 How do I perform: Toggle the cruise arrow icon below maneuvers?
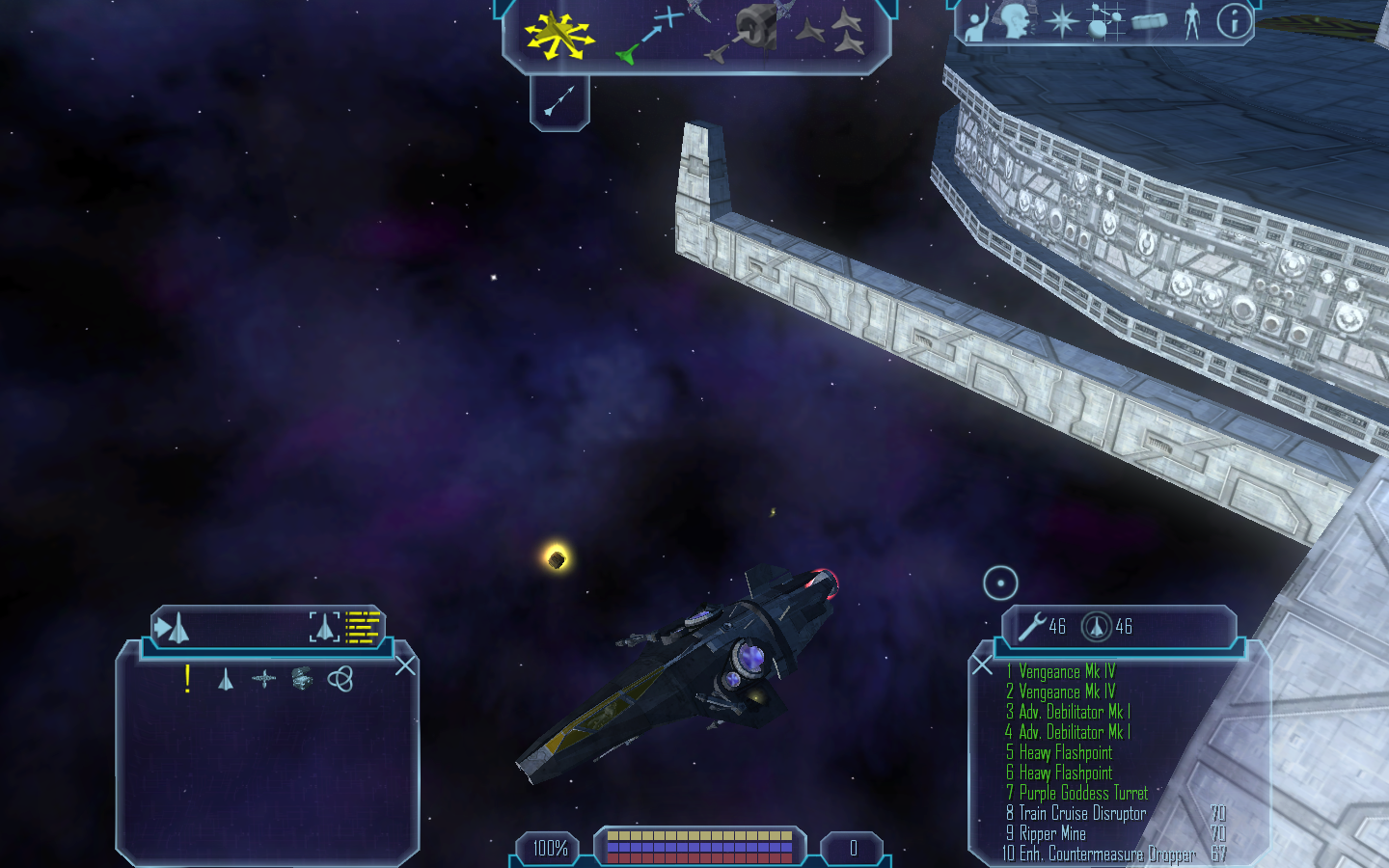558,100
